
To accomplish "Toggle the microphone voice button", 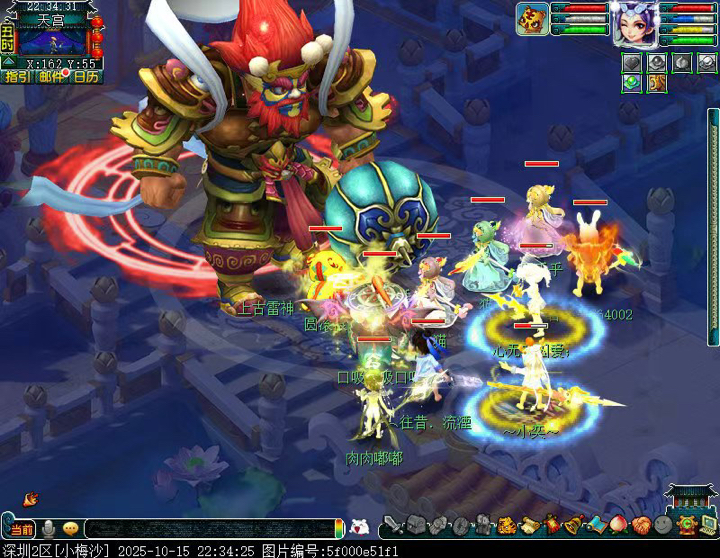I will click(x=47, y=528).
